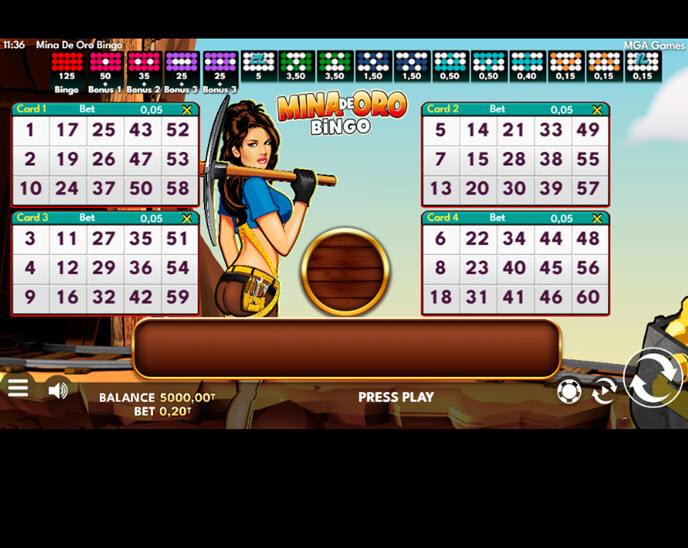The width and height of the screenshot is (688, 548).
Task: Toggle the sound speaker icon
Action: coord(58,390)
